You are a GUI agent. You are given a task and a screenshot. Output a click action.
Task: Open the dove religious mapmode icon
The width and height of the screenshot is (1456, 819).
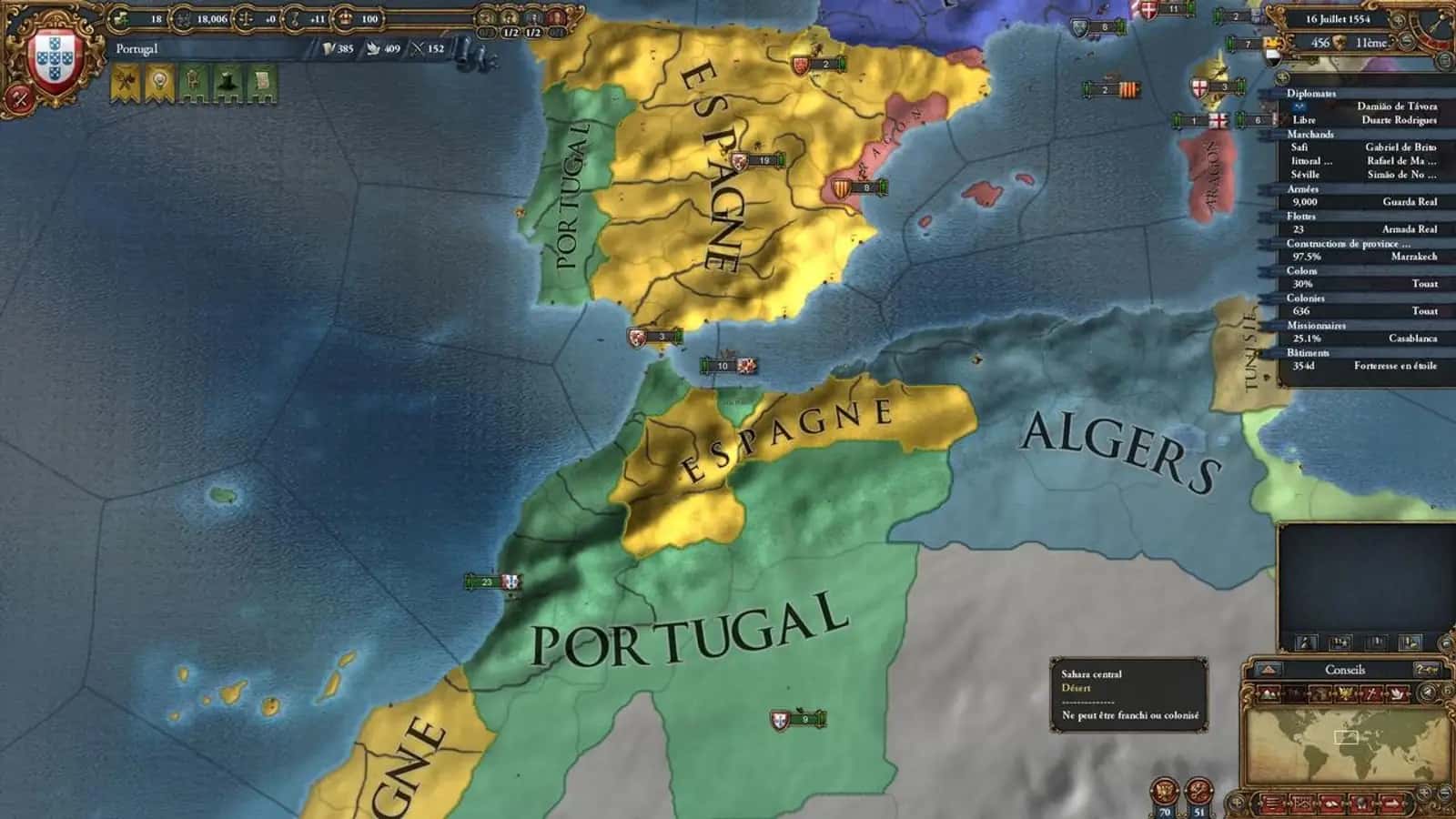1397,693
